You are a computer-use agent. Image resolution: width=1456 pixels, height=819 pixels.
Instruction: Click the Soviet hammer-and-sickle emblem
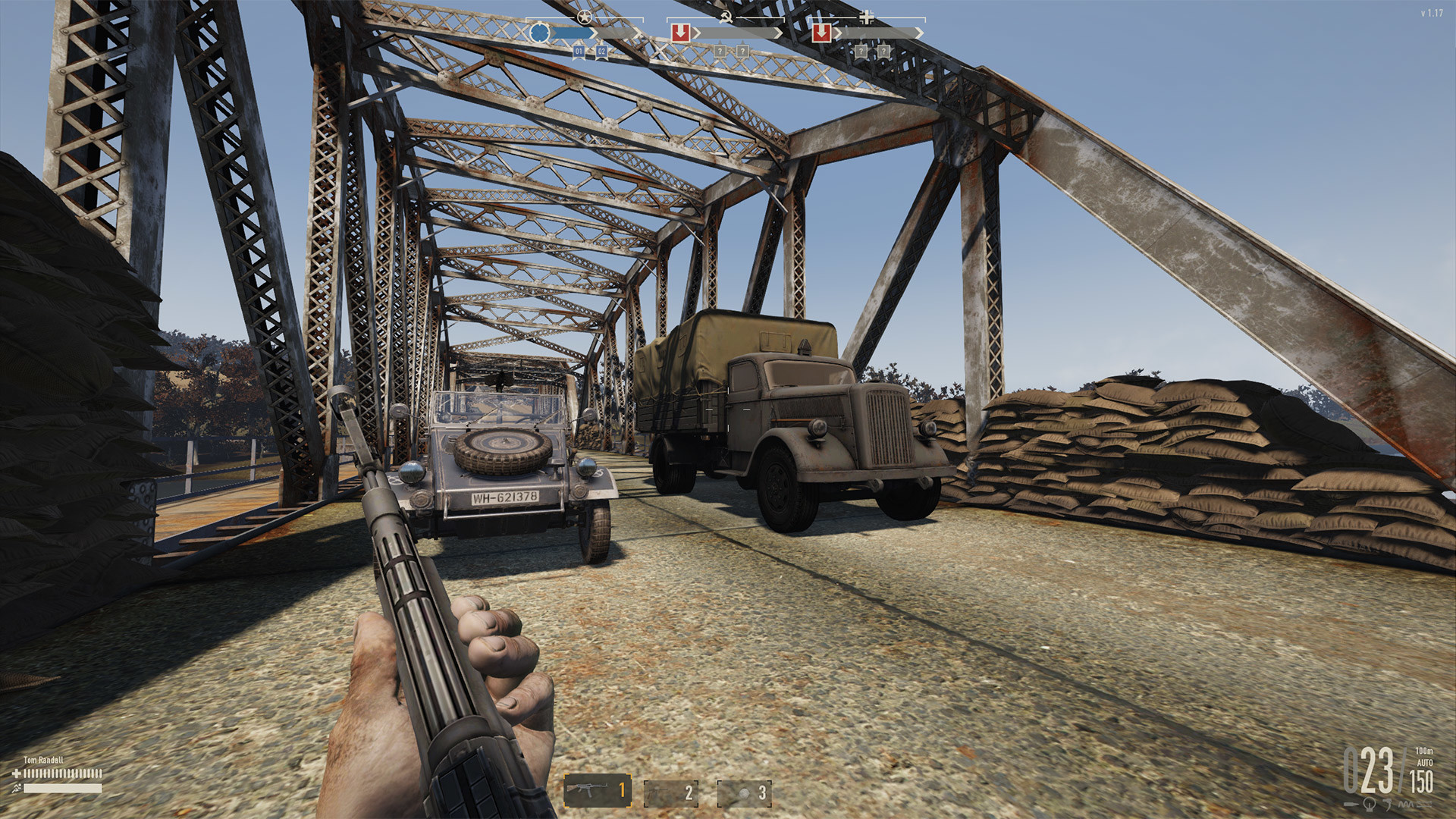(x=726, y=17)
